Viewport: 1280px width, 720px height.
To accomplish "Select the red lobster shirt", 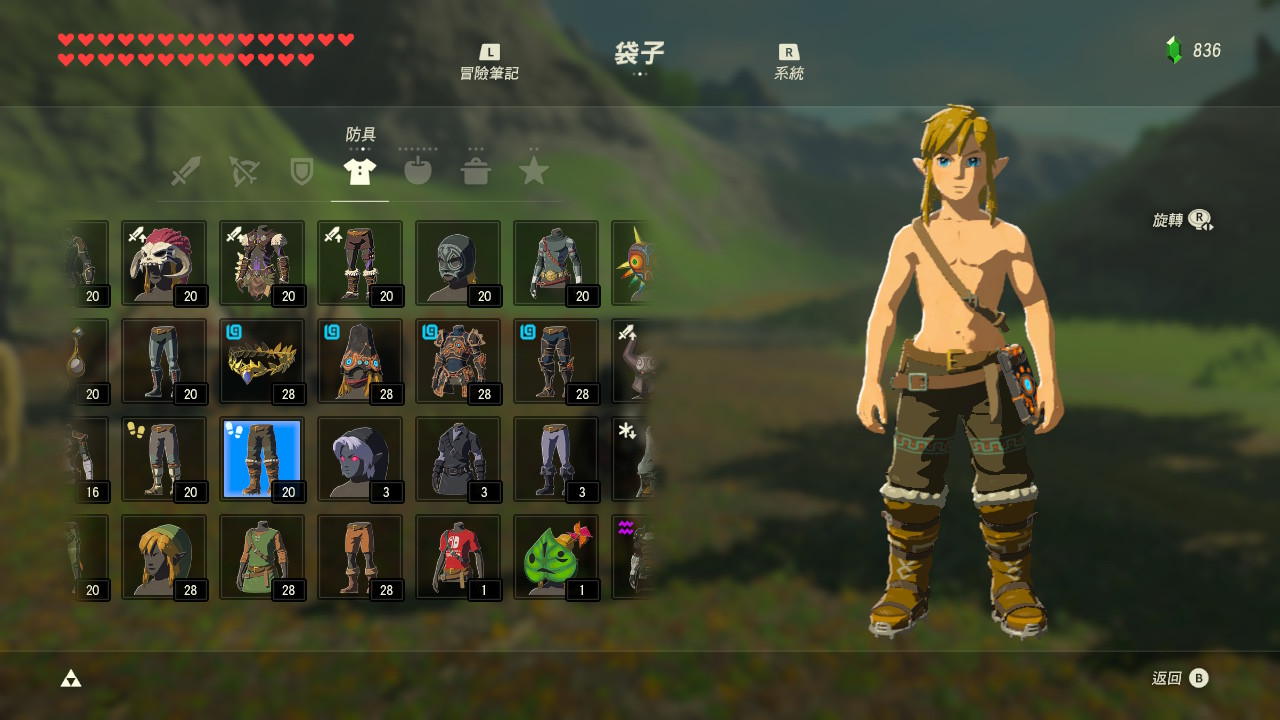I will 458,557.
